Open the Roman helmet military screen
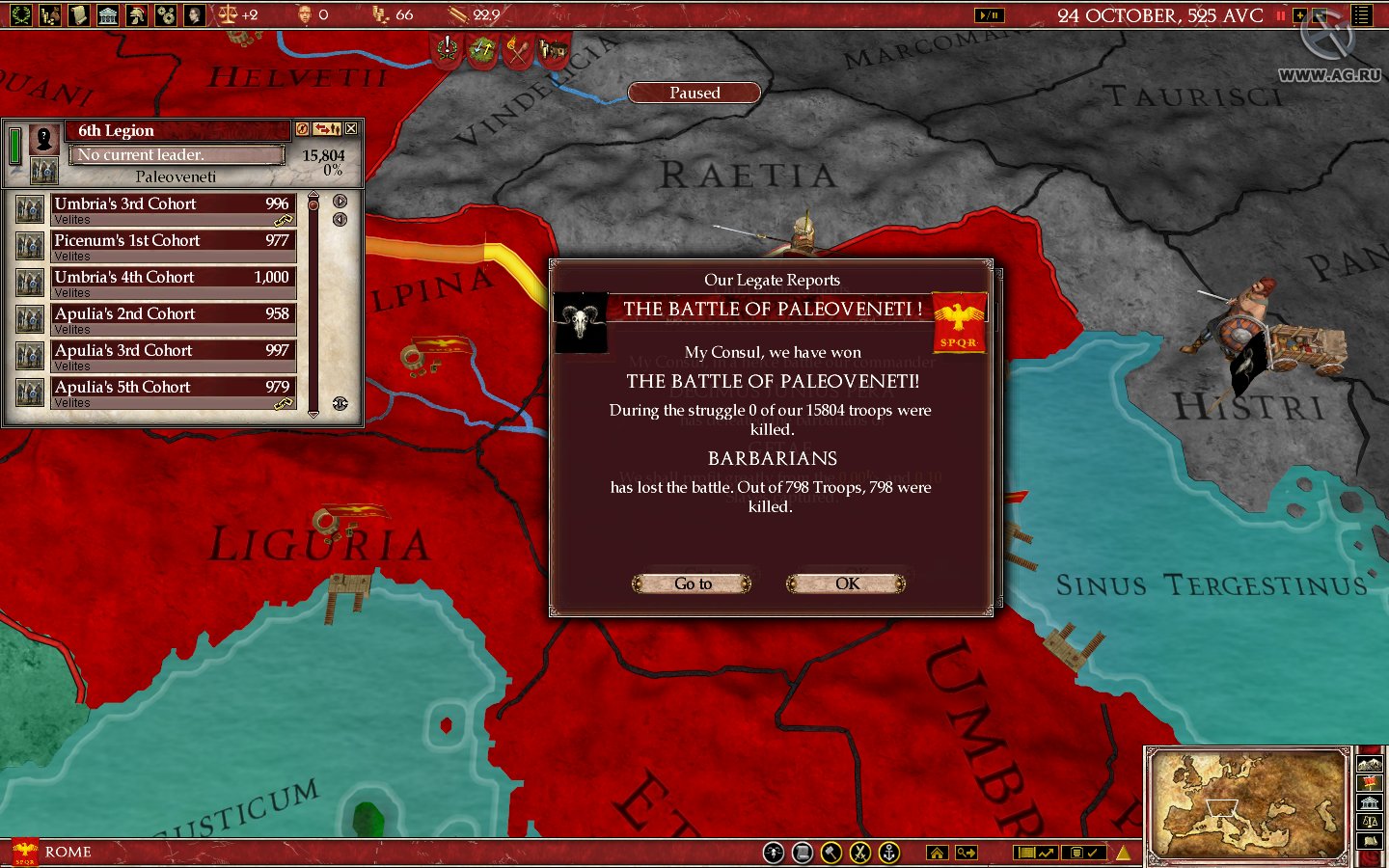Screen dimensions: 1389x868 [x=138, y=14]
